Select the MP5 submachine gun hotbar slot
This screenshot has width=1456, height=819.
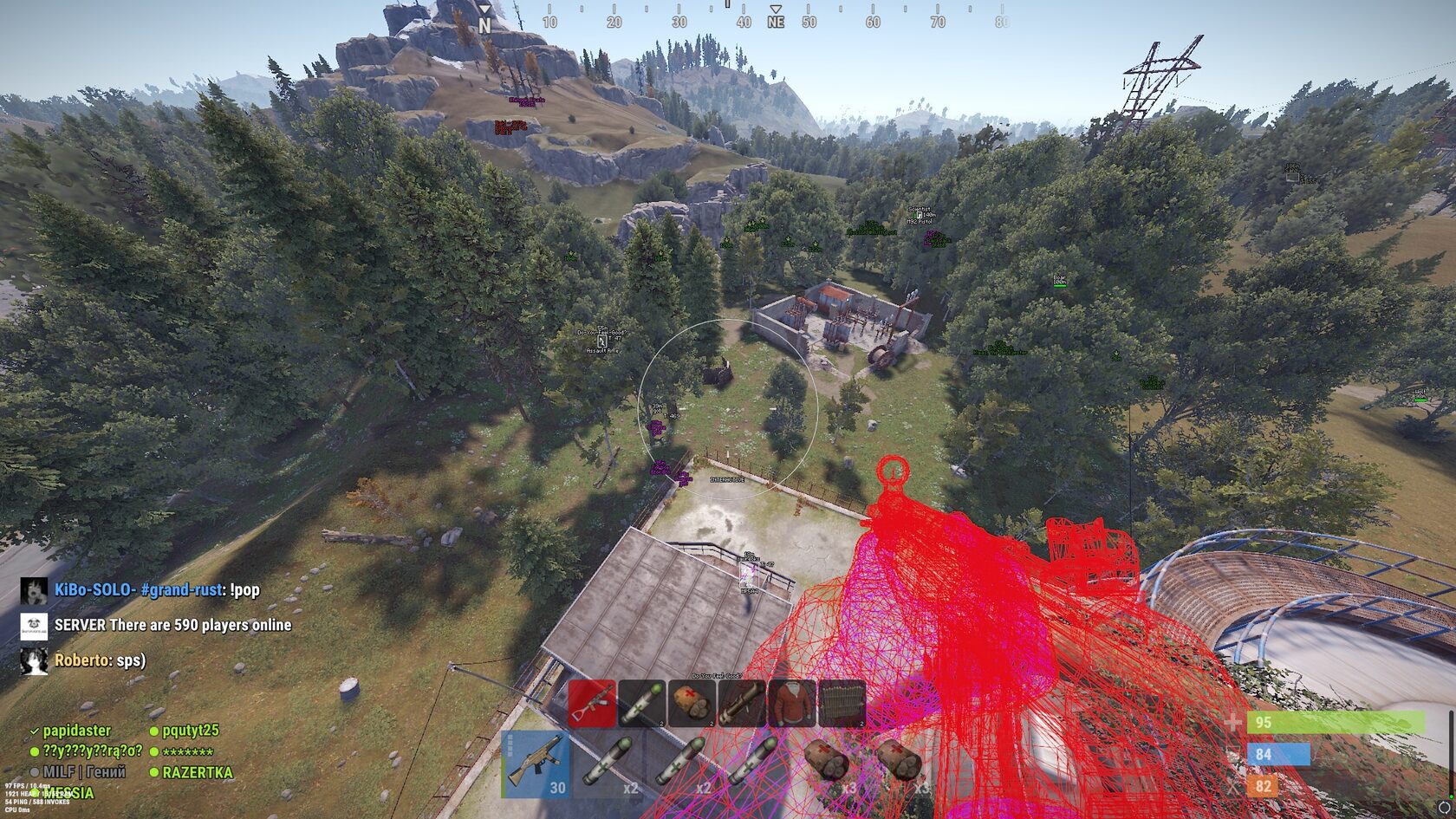(536, 764)
